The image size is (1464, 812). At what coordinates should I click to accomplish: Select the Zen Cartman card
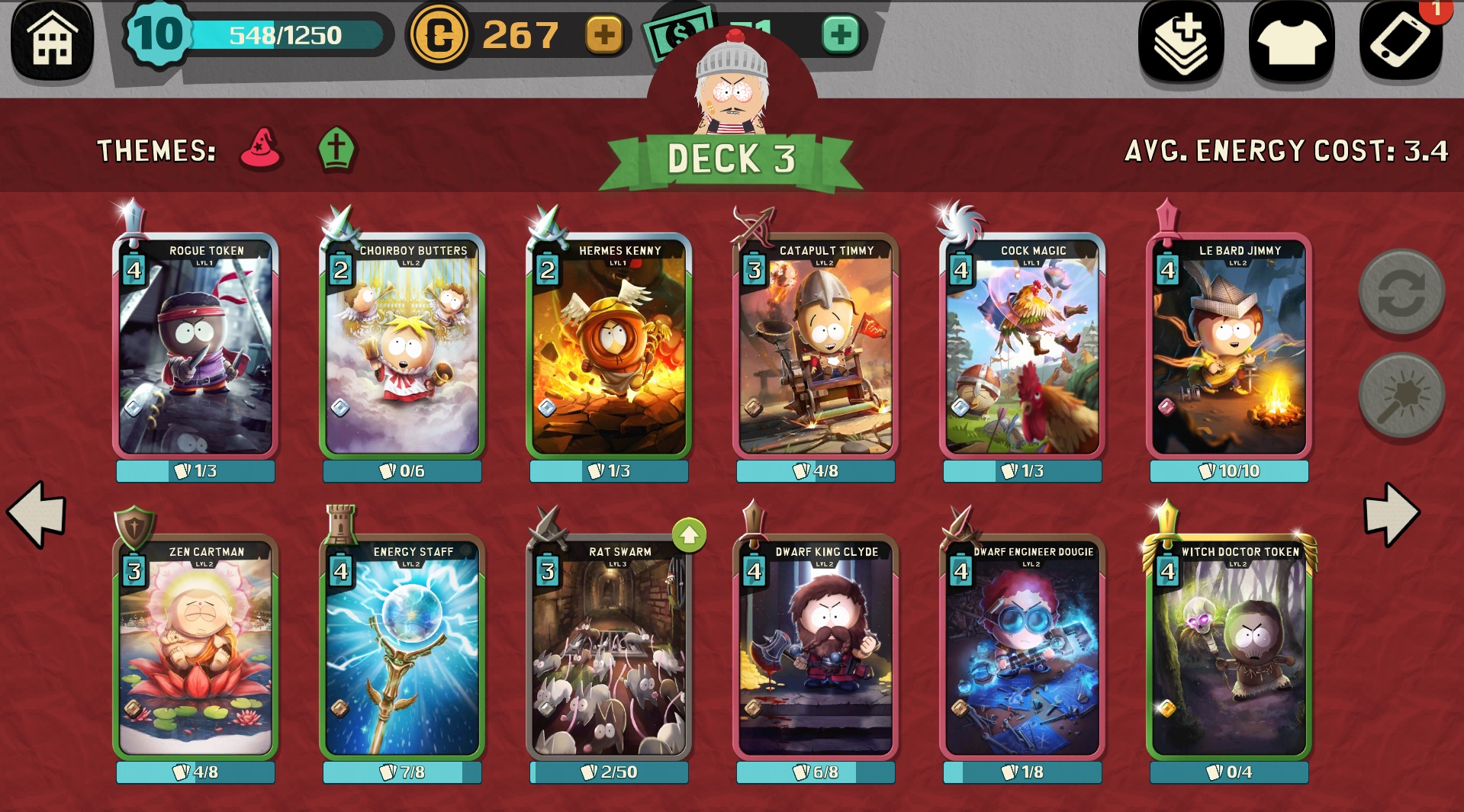click(195, 648)
